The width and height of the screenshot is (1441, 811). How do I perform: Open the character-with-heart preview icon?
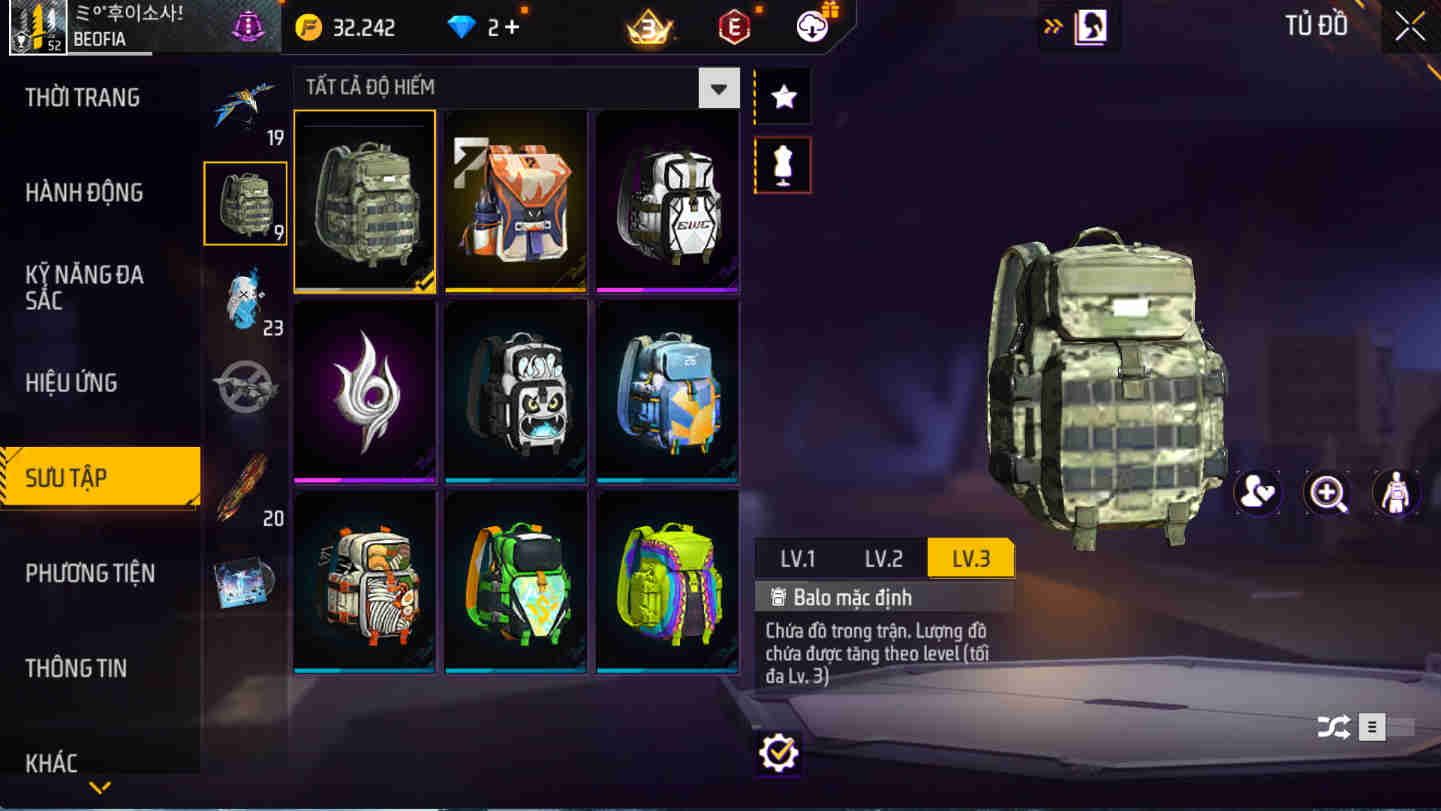point(1258,492)
